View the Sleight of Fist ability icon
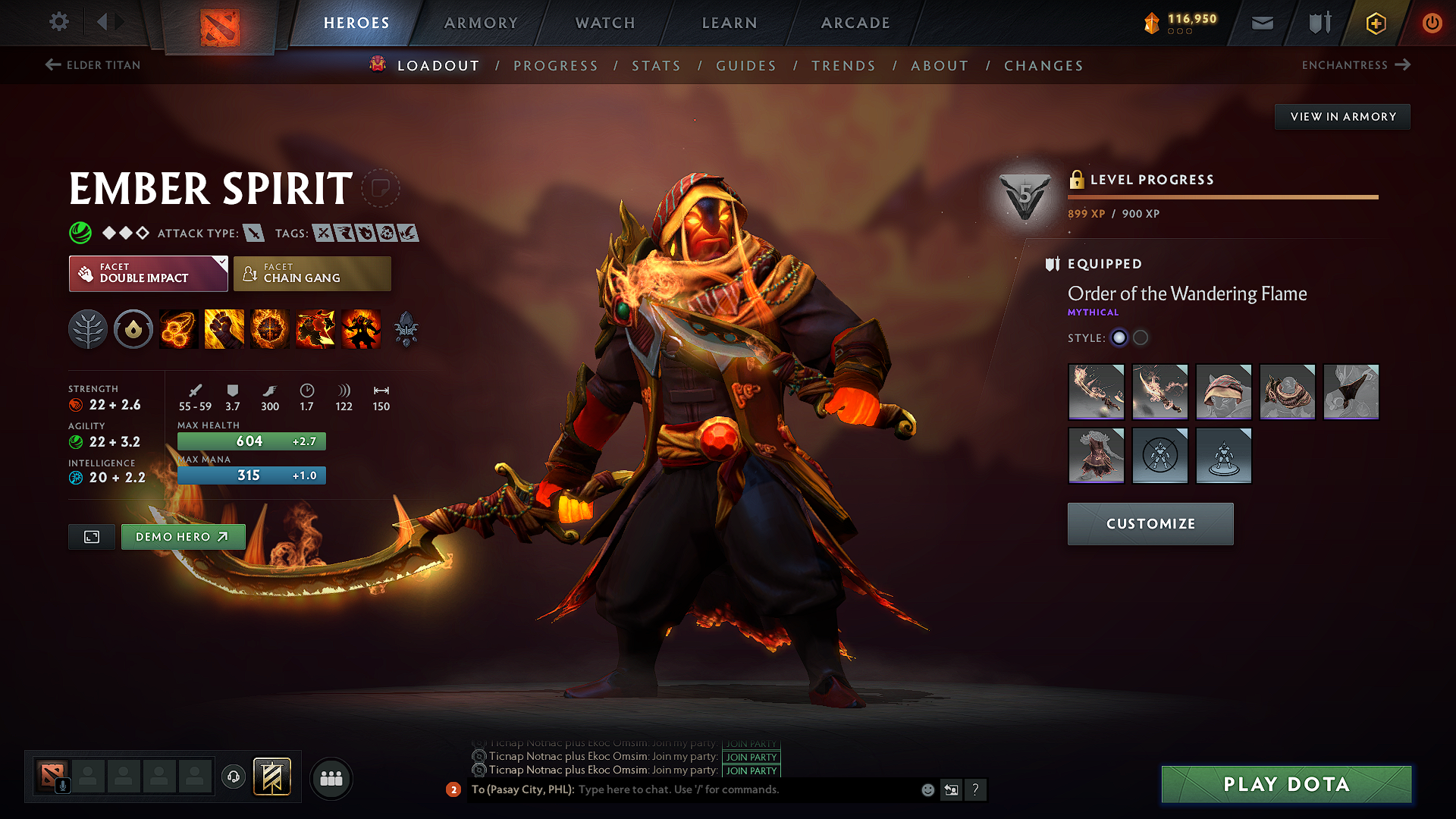Viewport: 1456px width, 819px height. pyautogui.click(x=224, y=328)
